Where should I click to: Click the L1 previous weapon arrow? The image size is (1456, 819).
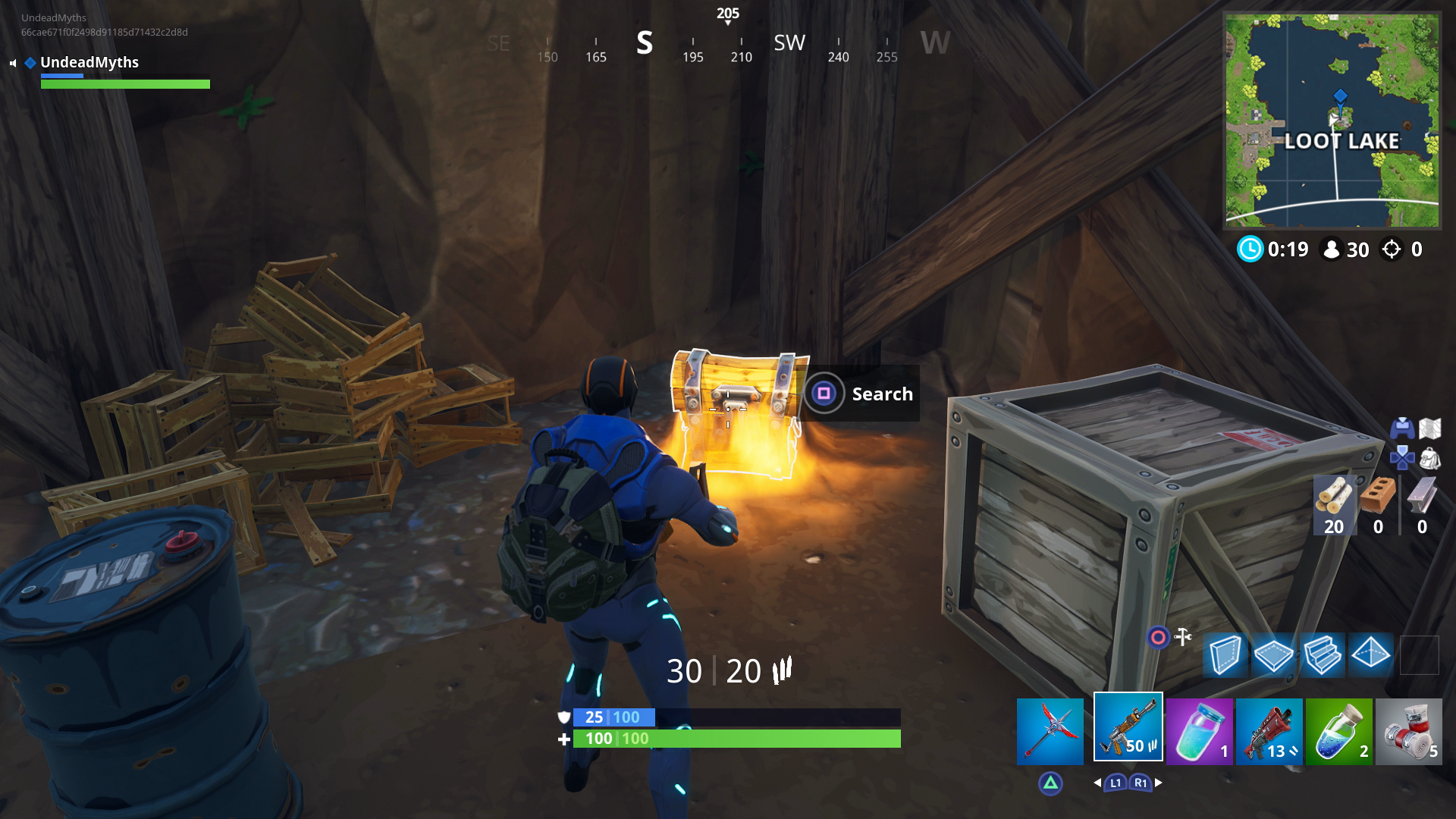(x=1115, y=782)
